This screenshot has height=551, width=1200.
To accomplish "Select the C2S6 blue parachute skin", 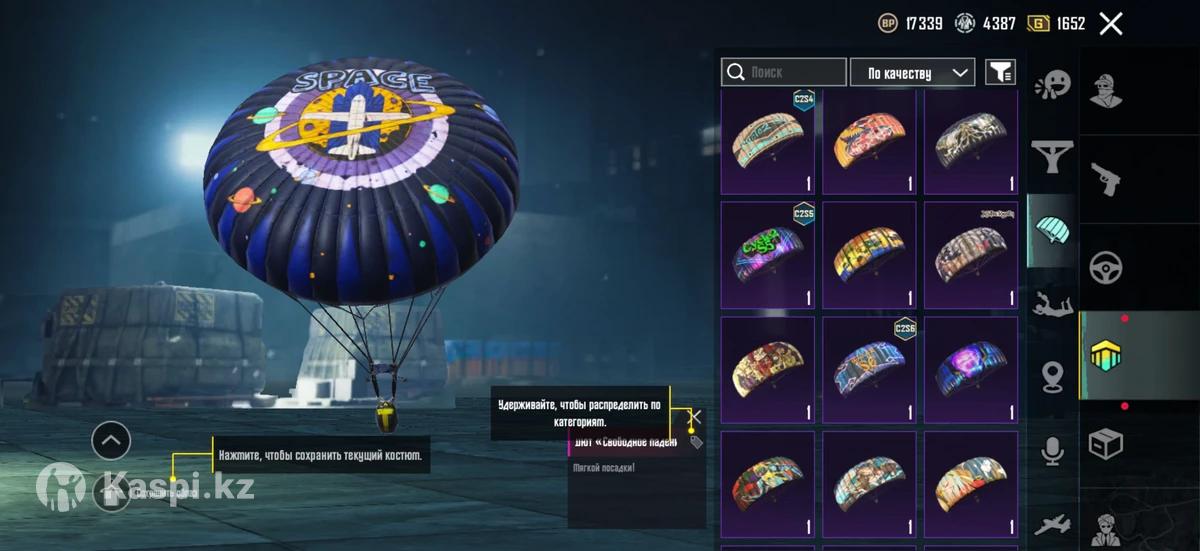I will click(x=870, y=369).
